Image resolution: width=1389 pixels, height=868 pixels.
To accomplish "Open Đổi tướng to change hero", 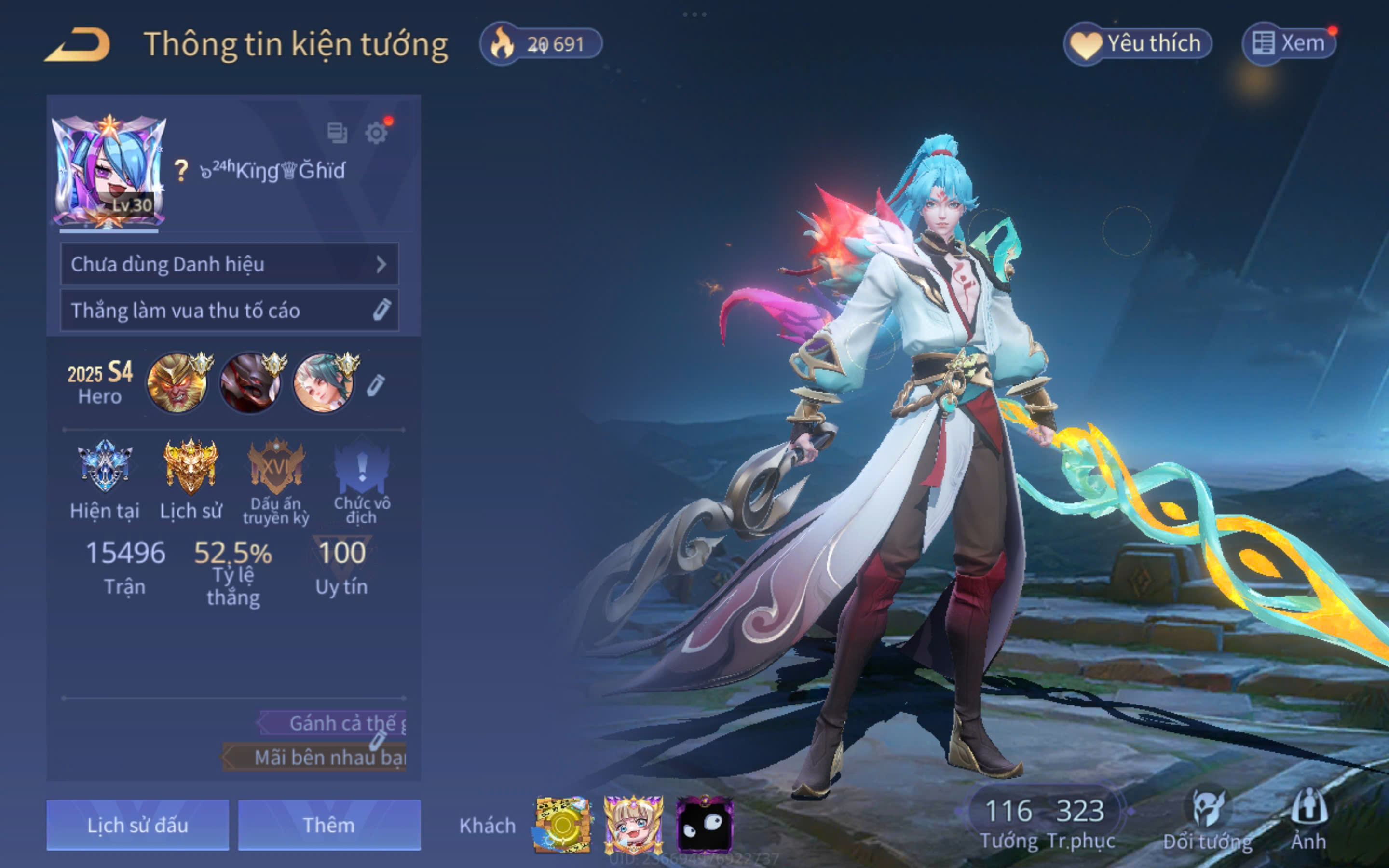I will [1208, 821].
